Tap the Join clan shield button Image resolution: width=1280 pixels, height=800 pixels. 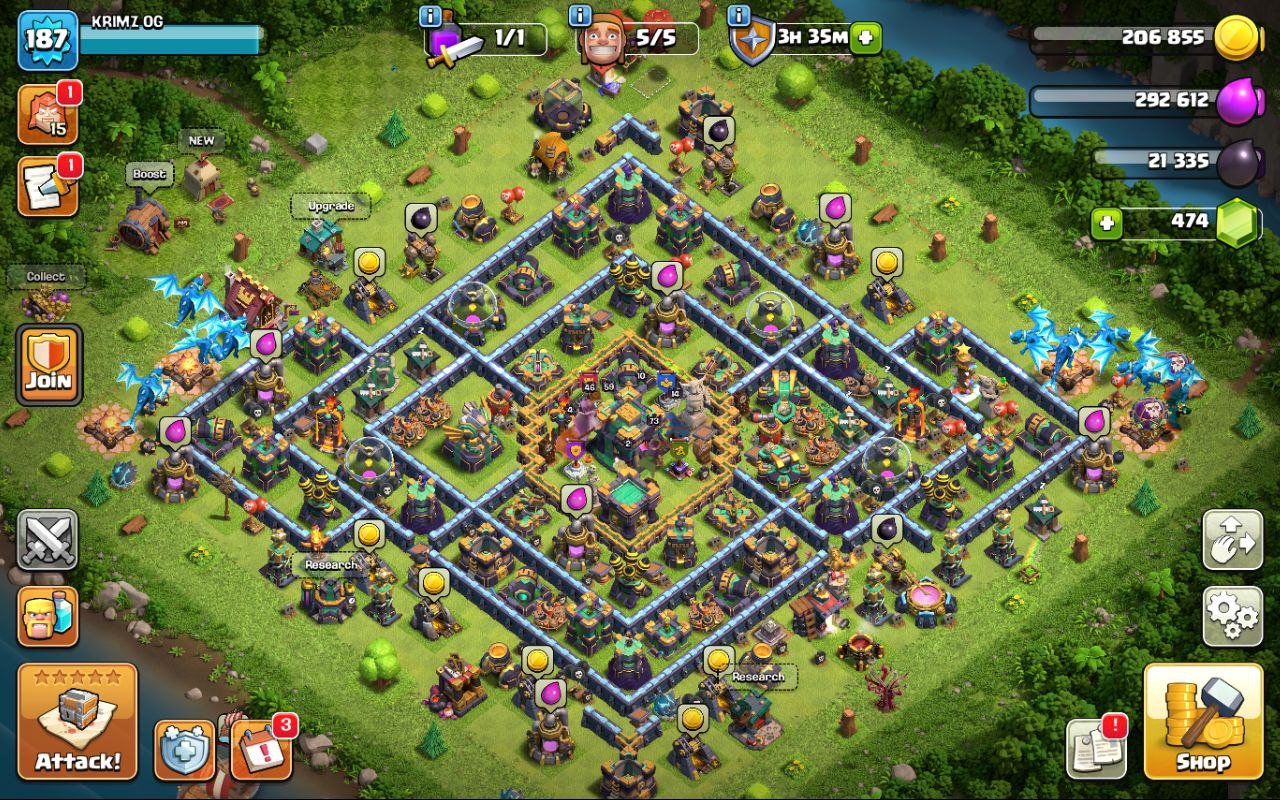click(49, 362)
